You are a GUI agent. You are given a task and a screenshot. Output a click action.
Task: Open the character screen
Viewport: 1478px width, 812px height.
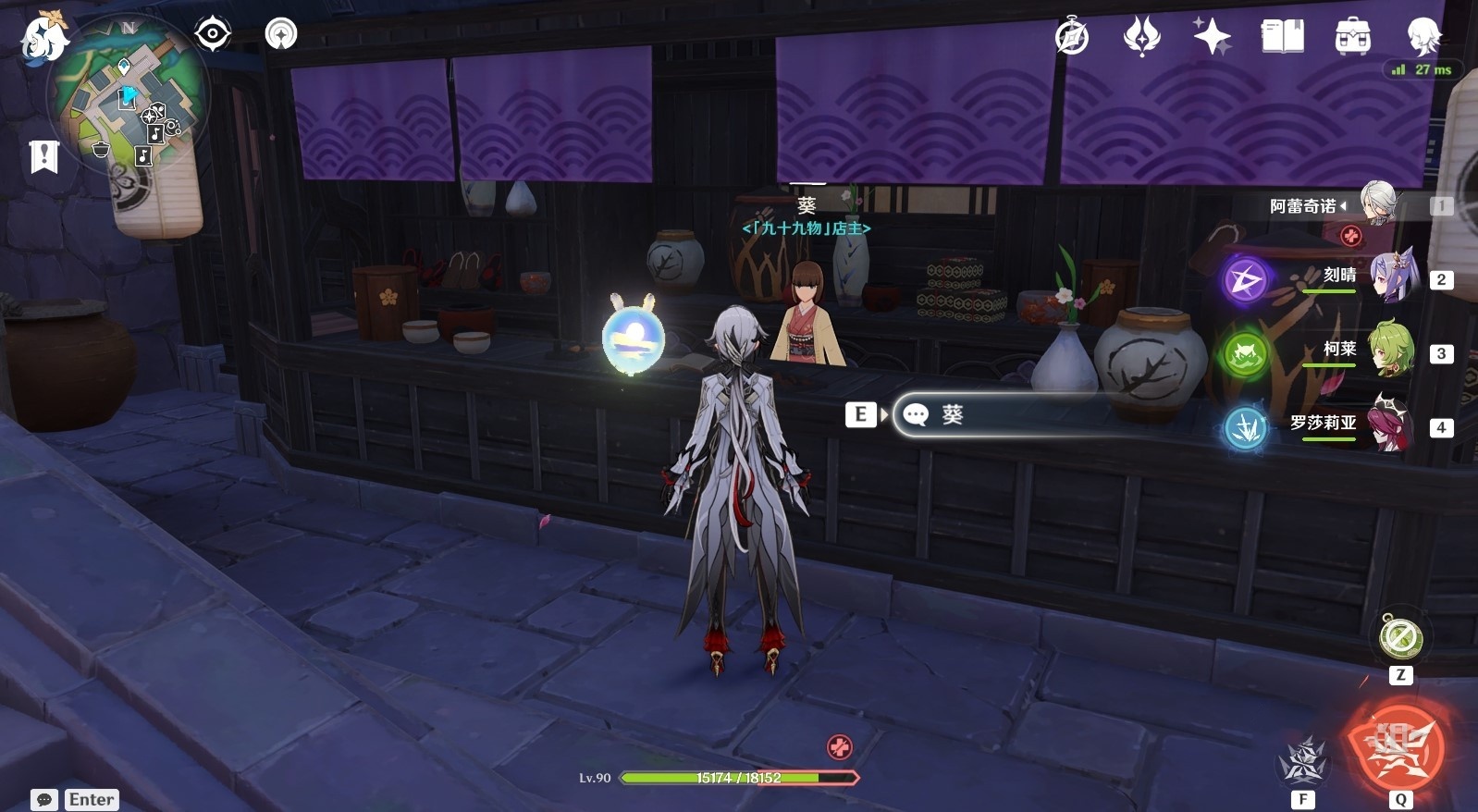tap(1423, 37)
